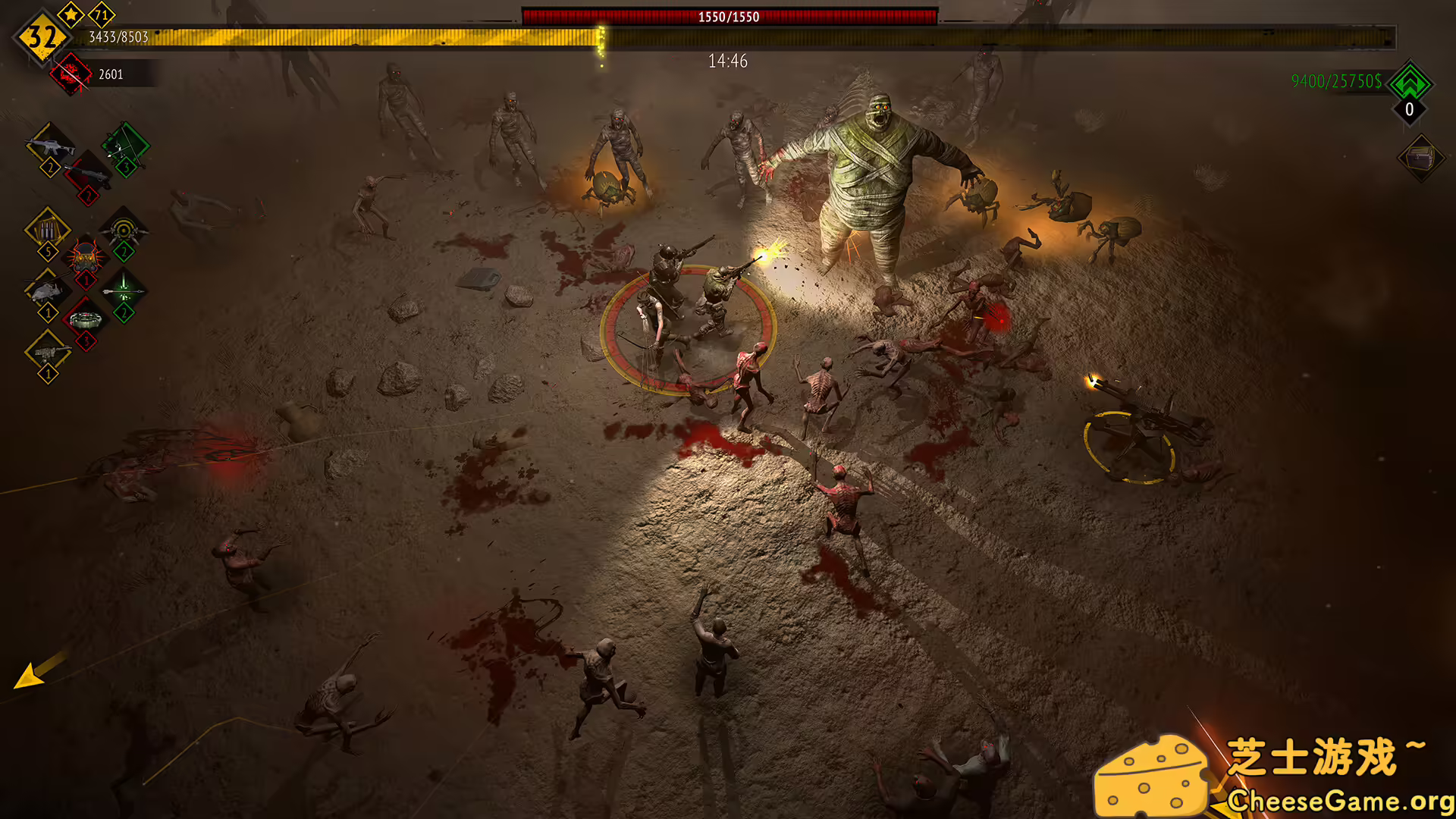Click the glowing green arrow ability icon
1456x819 pixels.
(124, 290)
